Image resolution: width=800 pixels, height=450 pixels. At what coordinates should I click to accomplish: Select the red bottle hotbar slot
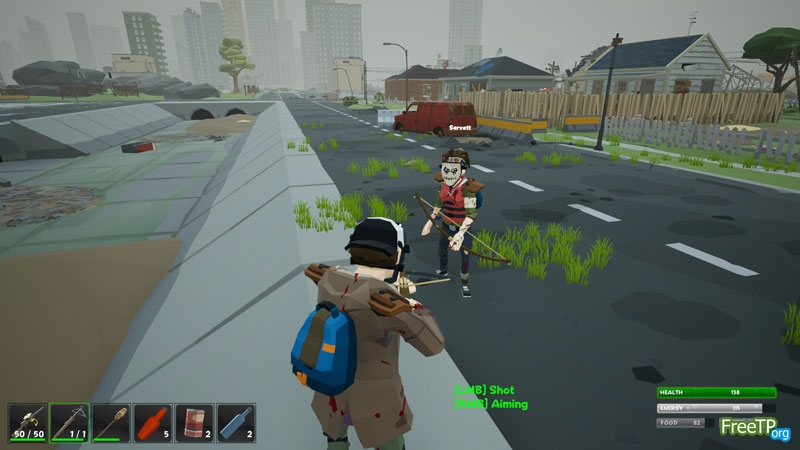point(152,422)
